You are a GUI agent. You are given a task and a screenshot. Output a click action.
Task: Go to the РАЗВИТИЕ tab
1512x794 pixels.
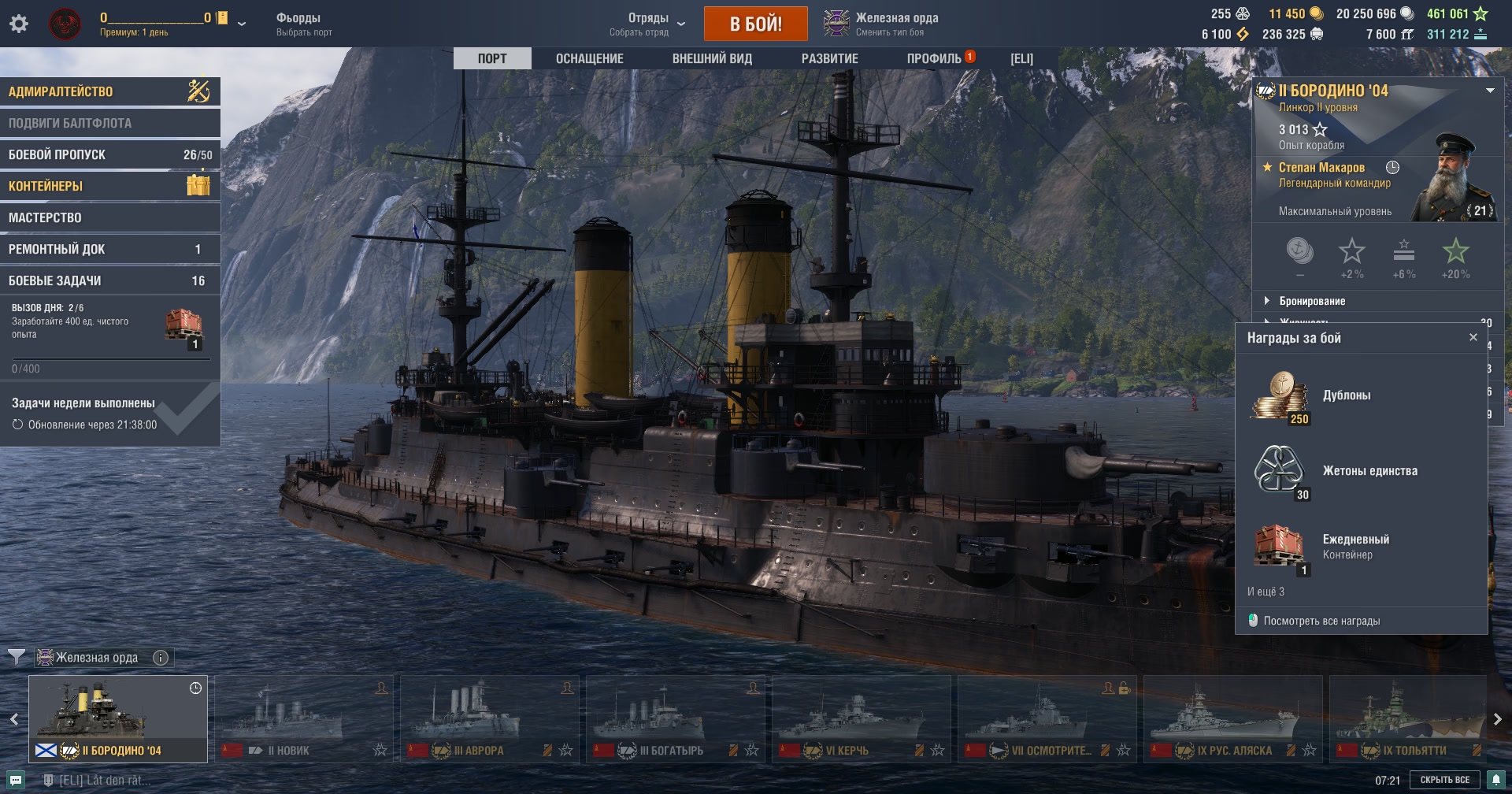(829, 58)
